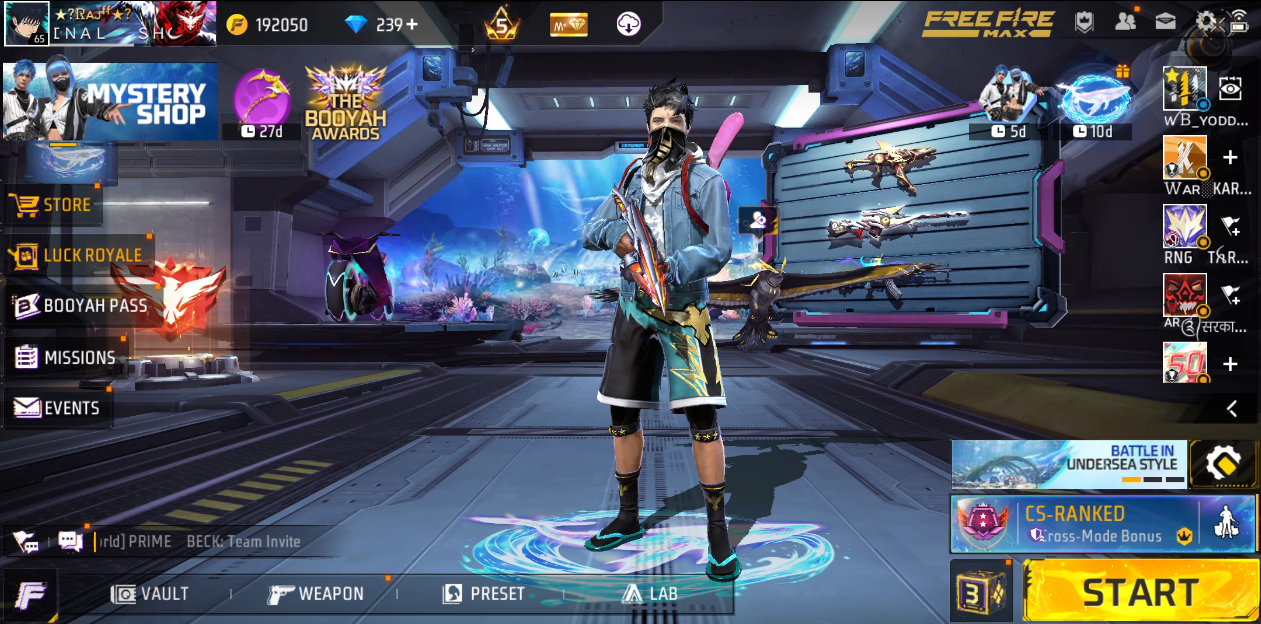Open the Mystery Shop banner
Screen dimensions: 1261x624
pos(110,102)
